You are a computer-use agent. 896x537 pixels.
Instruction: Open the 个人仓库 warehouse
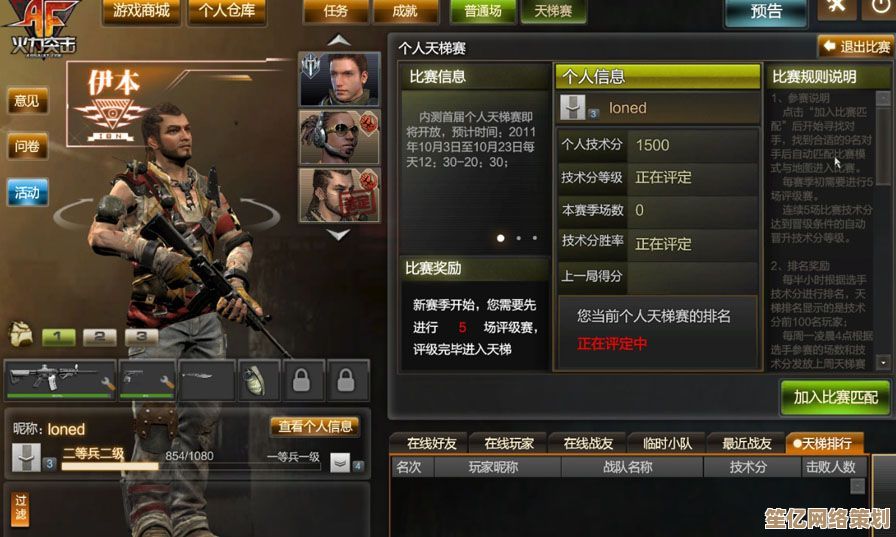pos(226,12)
